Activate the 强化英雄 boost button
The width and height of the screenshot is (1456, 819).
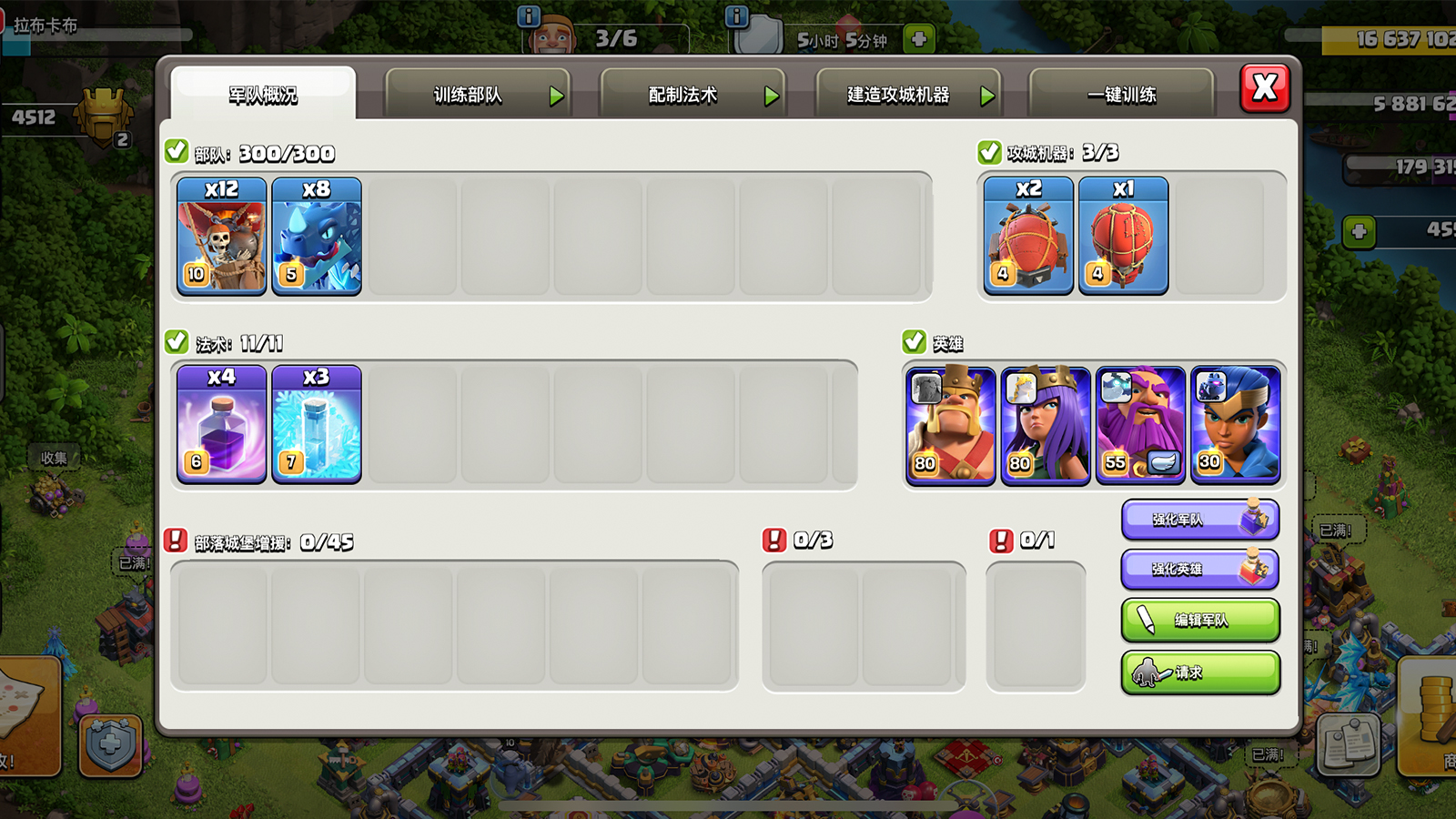1200,570
